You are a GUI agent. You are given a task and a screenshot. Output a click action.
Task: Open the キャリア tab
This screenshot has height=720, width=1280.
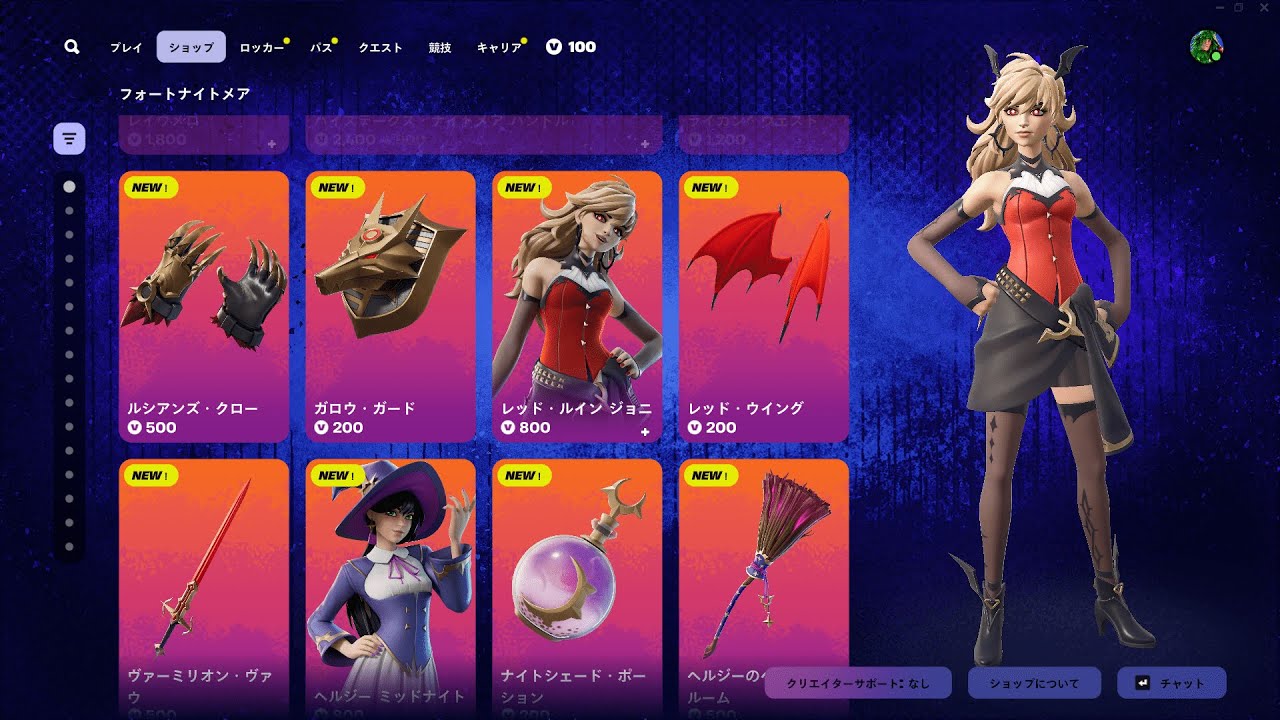coord(499,47)
